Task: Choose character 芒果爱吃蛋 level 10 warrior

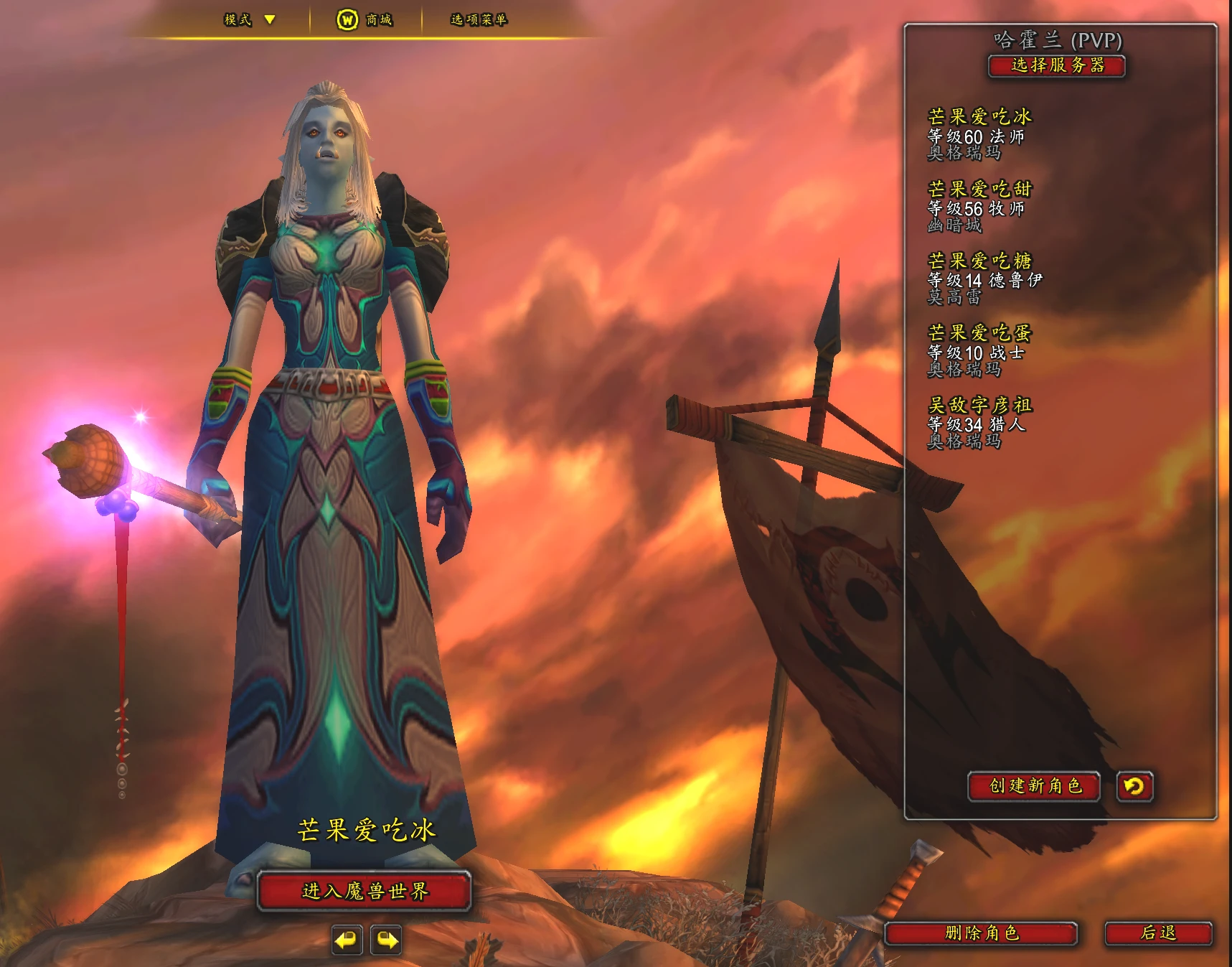Action: [x=979, y=351]
